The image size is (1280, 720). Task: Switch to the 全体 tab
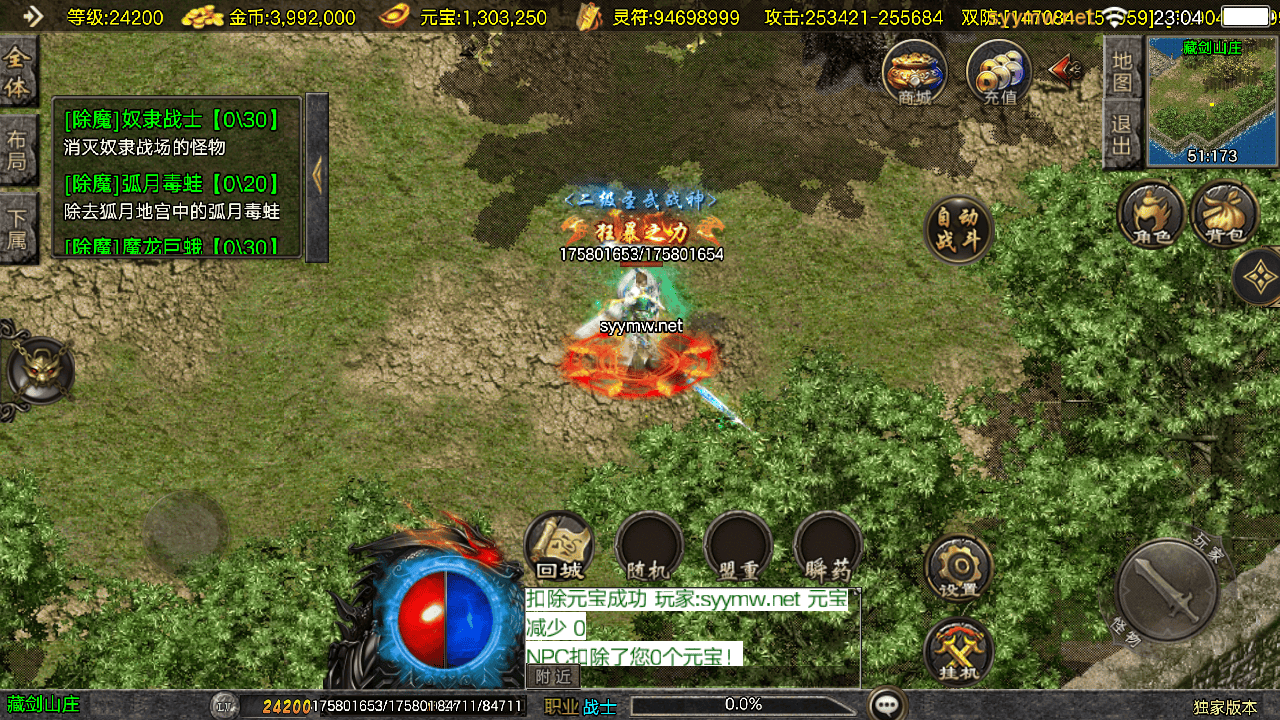[x=17, y=72]
